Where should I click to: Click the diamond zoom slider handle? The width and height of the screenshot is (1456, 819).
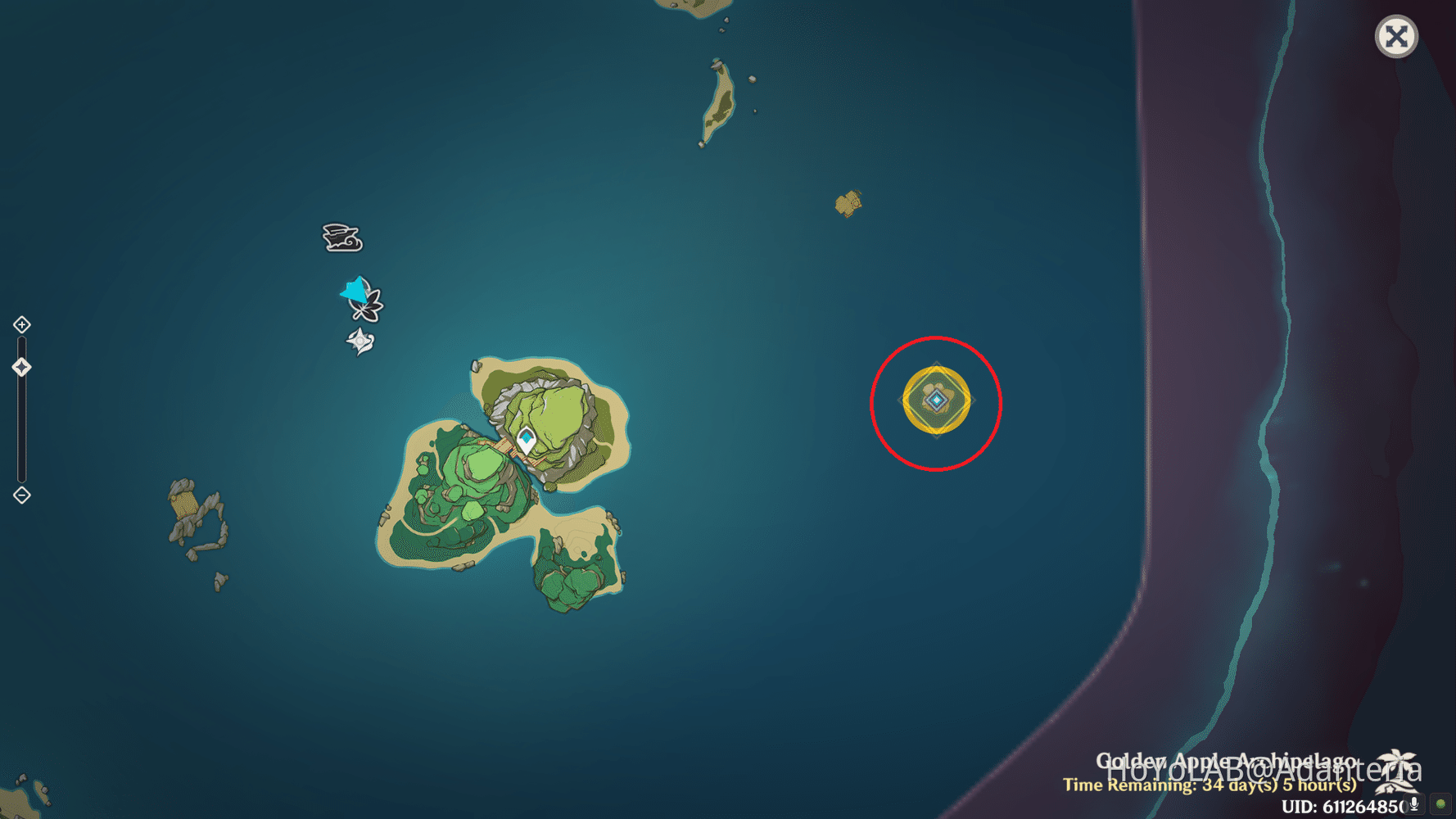pyautogui.click(x=21, y=367)
